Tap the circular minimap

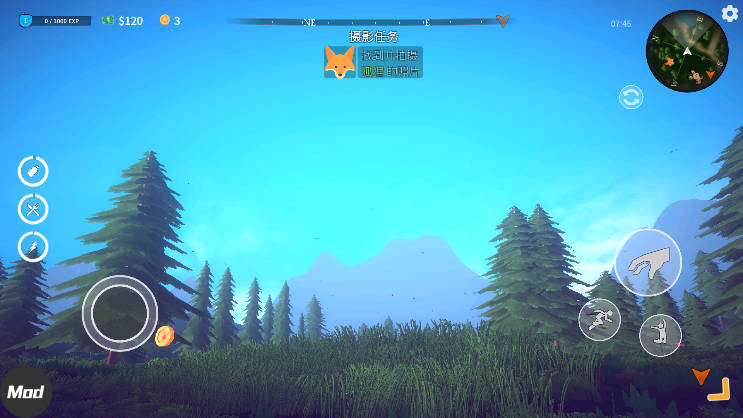pyautogui.click(x=687, y=51)
